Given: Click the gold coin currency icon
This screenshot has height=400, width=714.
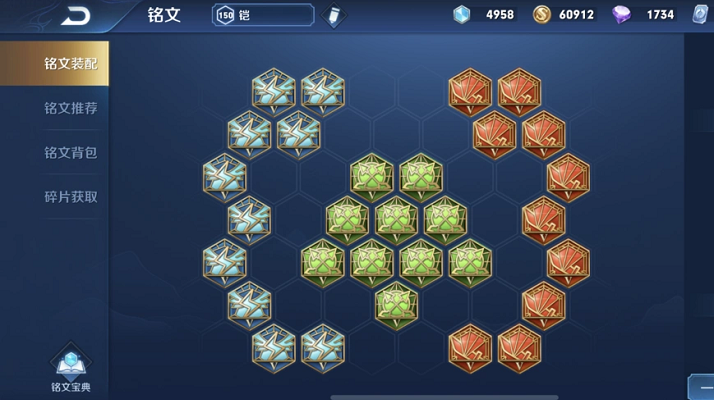Looking at the screenshot, I should tap(541, 15).
